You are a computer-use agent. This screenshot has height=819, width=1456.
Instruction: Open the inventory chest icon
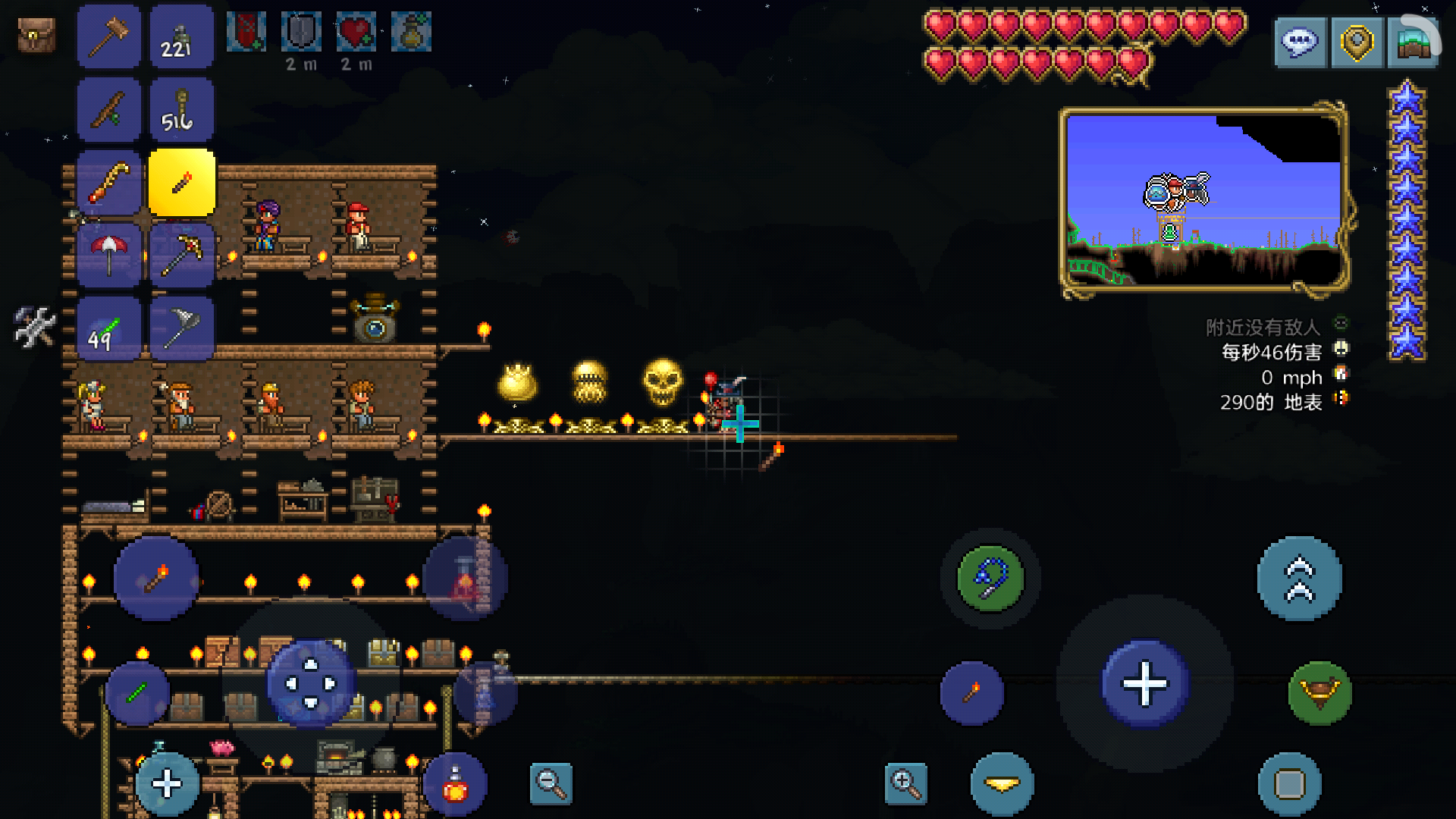(36, 35)
